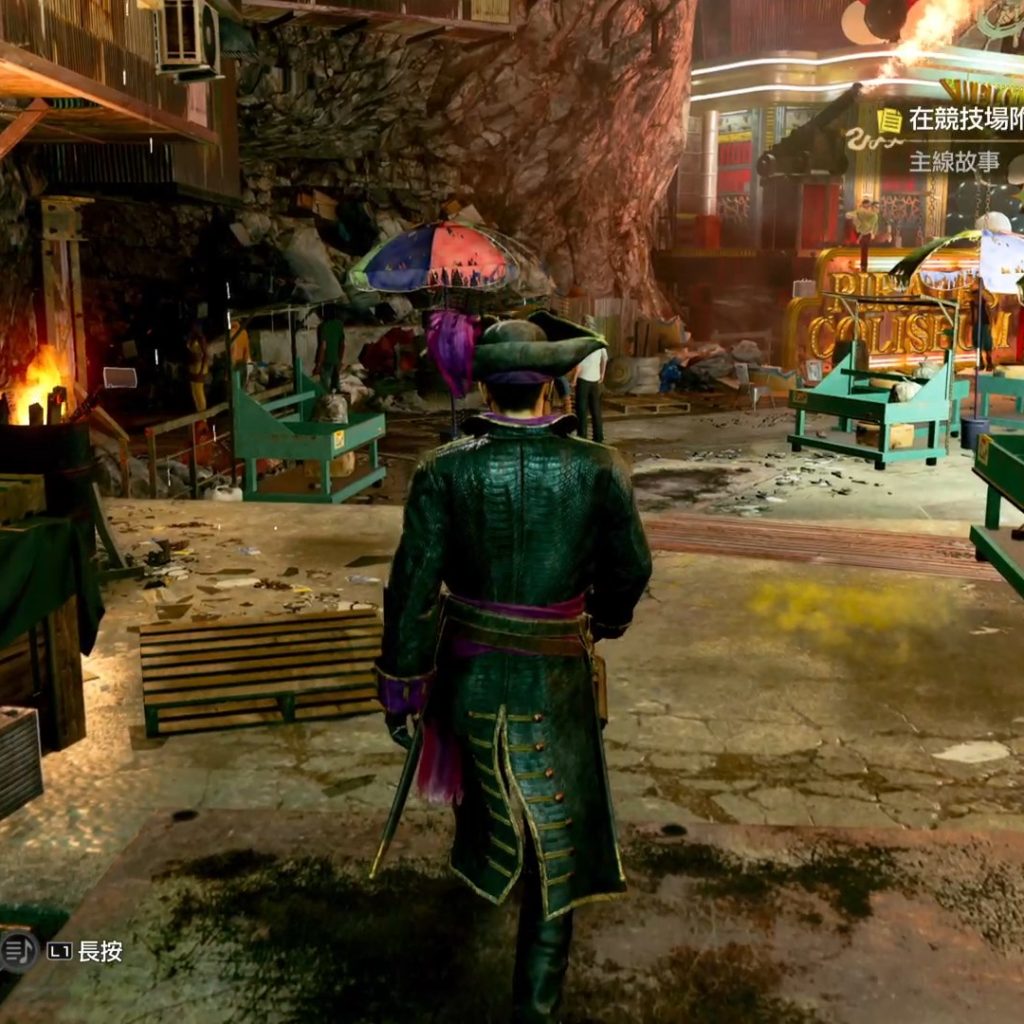
Task: Select the yellow quest note icon
Action: tap(889, 121)
